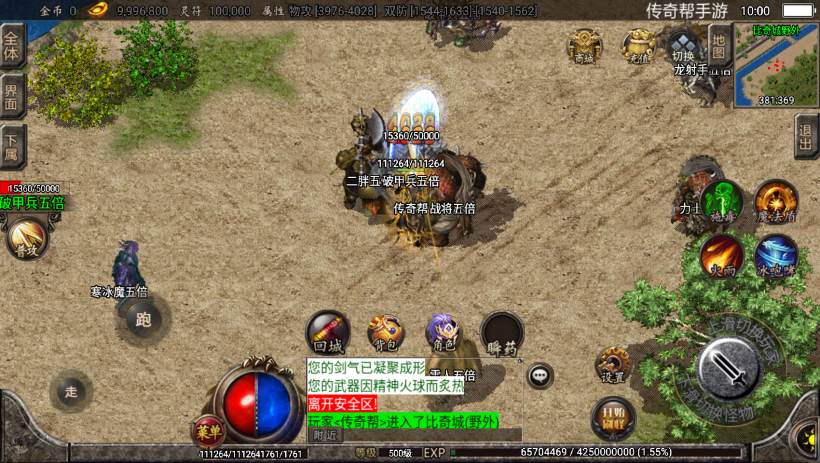Screen dimensions: 820x463
Task: Open the 商城 shop icon
Action: [585, 46]
